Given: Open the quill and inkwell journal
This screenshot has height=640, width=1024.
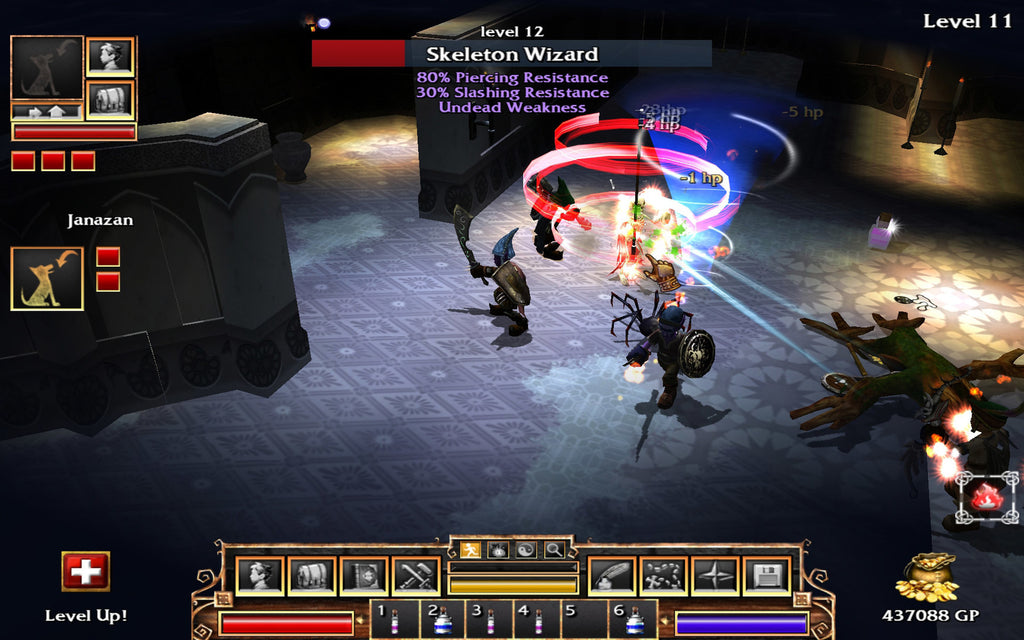Looking at the screenshot, I should click(611, 575).
